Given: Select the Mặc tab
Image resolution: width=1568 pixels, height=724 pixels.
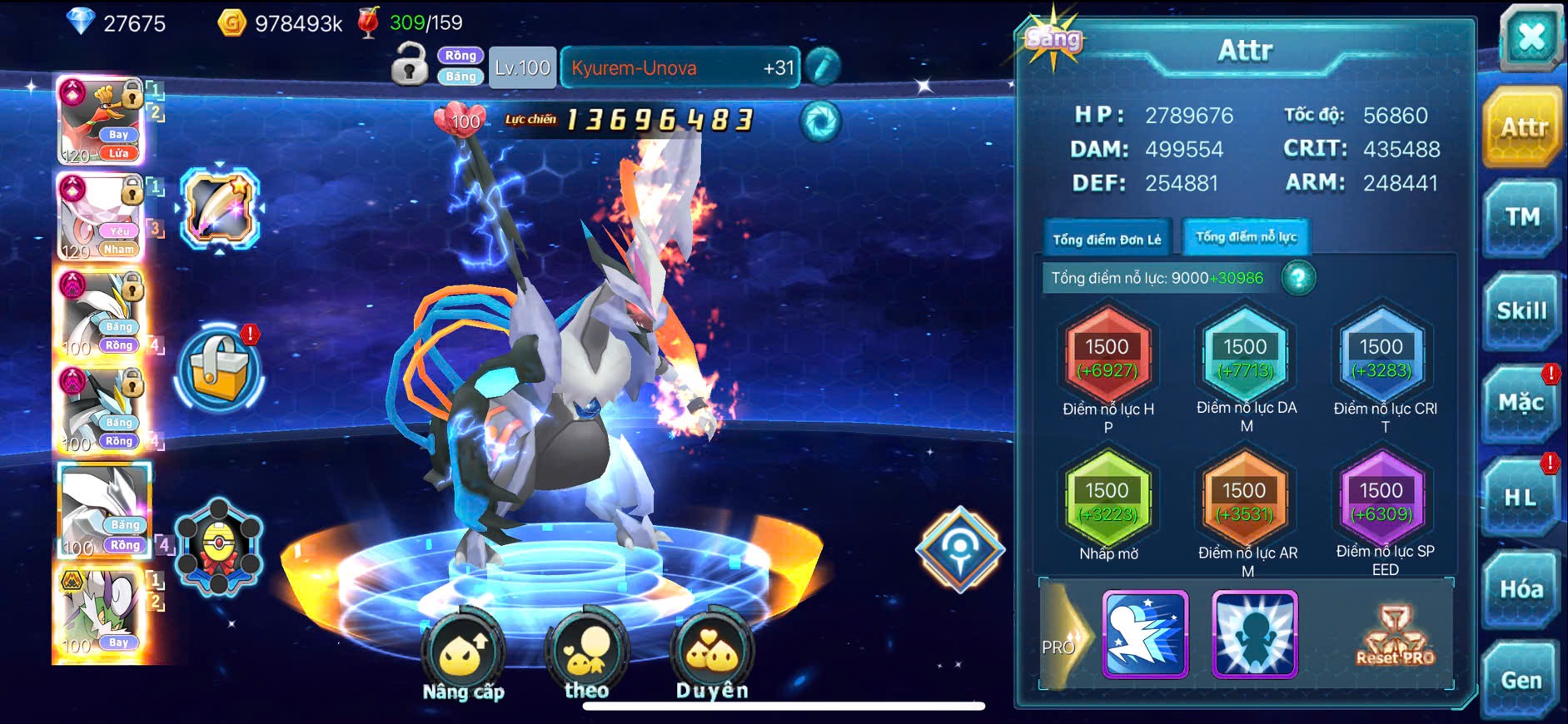Looking at the screenshot, I should pos(1521,404).
